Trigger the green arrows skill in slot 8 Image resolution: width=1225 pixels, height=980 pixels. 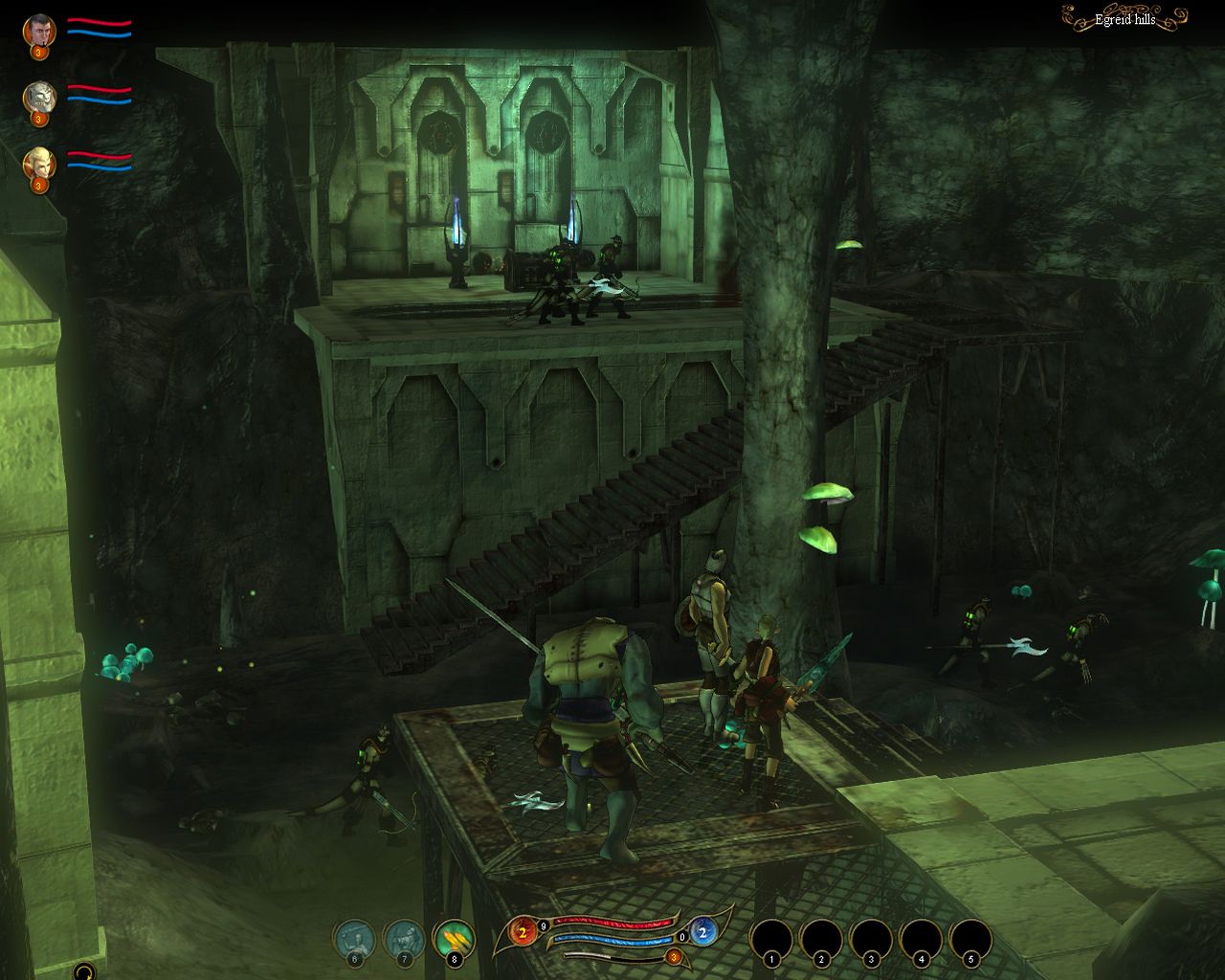[x=454, y=939]
